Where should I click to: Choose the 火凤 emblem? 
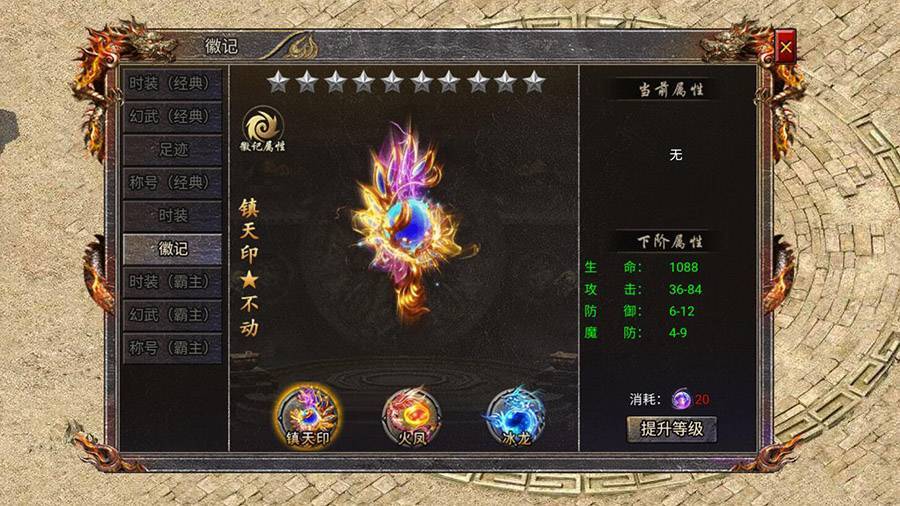(413, 412)
